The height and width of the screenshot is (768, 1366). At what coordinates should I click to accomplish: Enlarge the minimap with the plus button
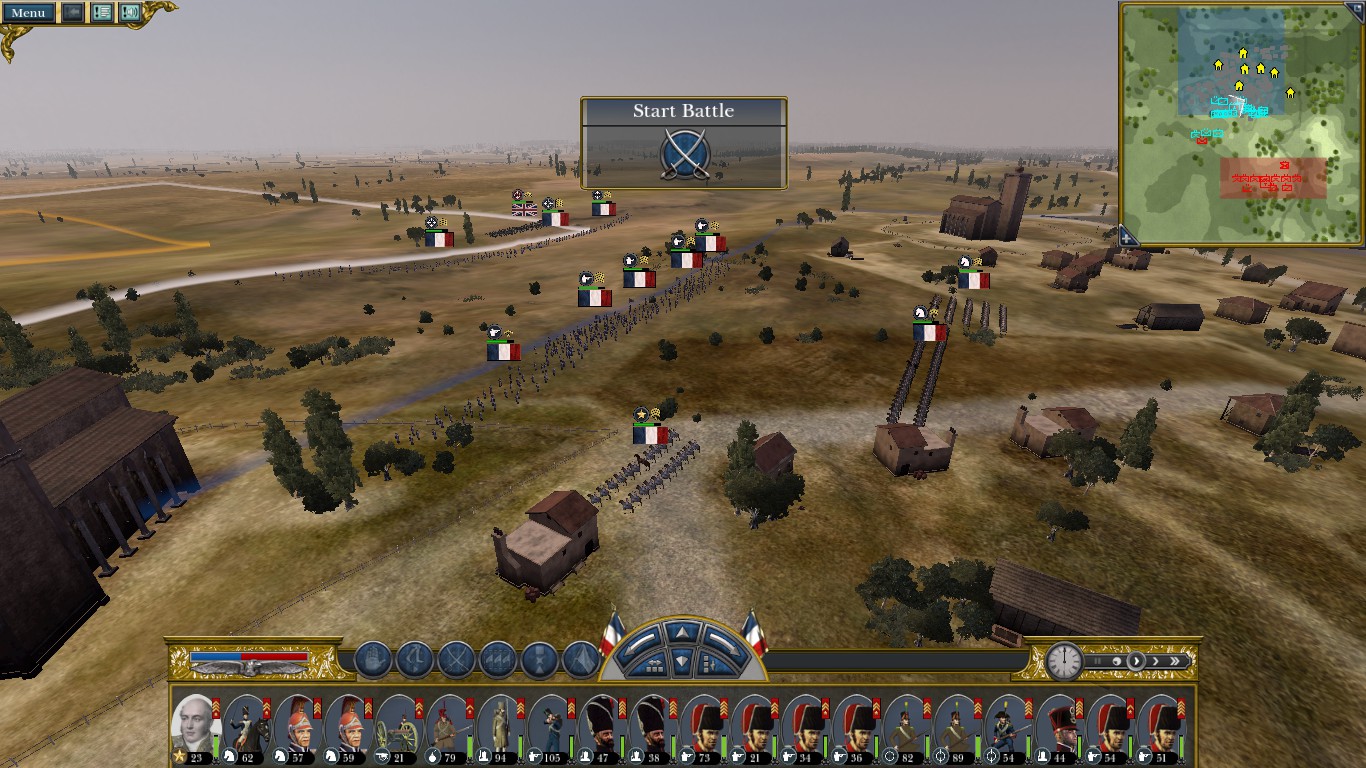[1126, 237]
